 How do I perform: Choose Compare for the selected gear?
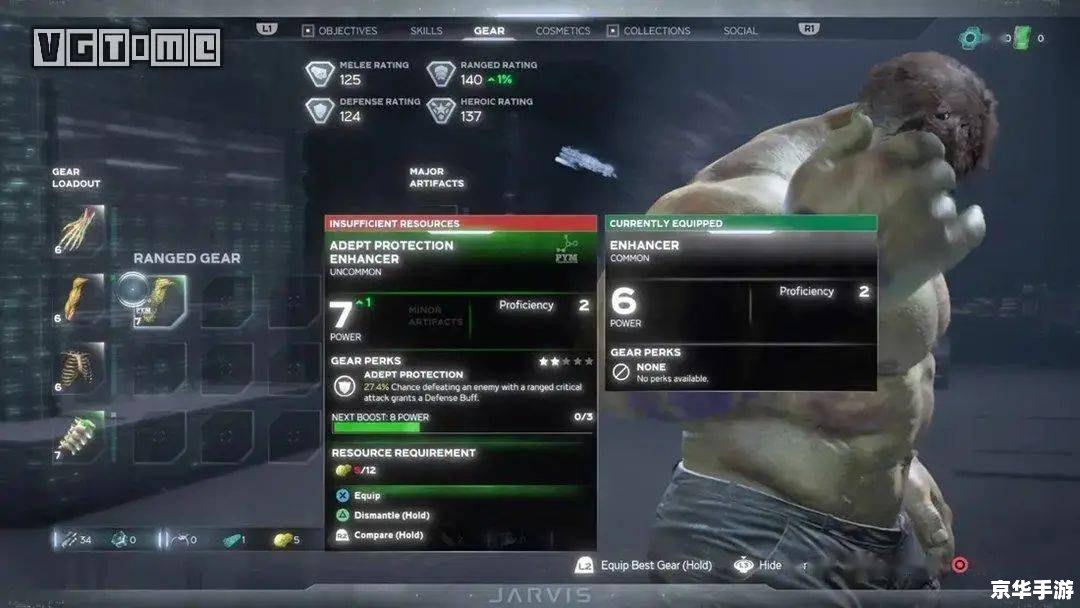click(388, 535)
